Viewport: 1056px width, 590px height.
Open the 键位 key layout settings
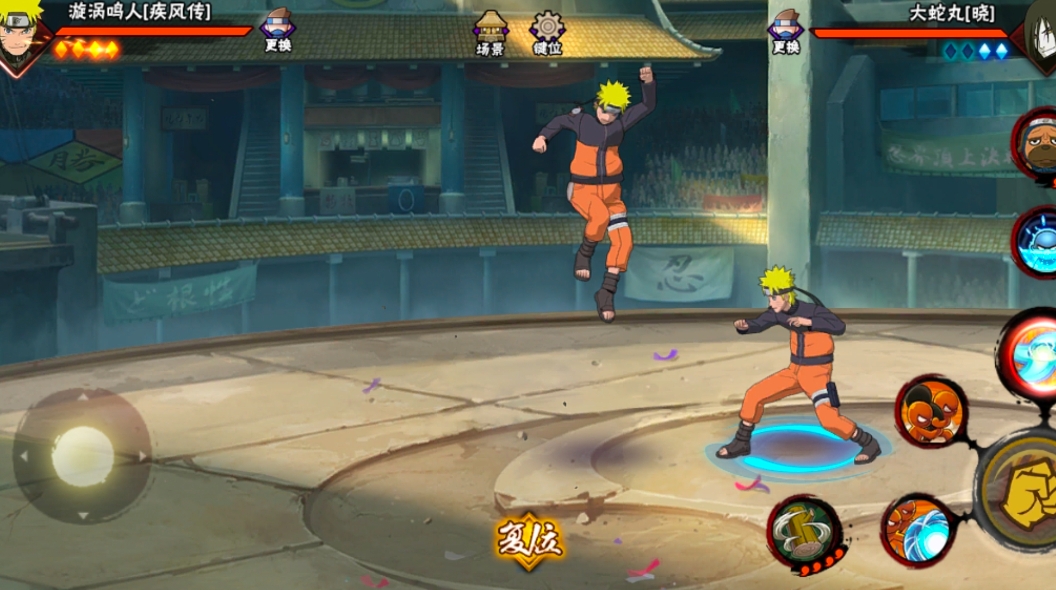(x=547, y=32)
